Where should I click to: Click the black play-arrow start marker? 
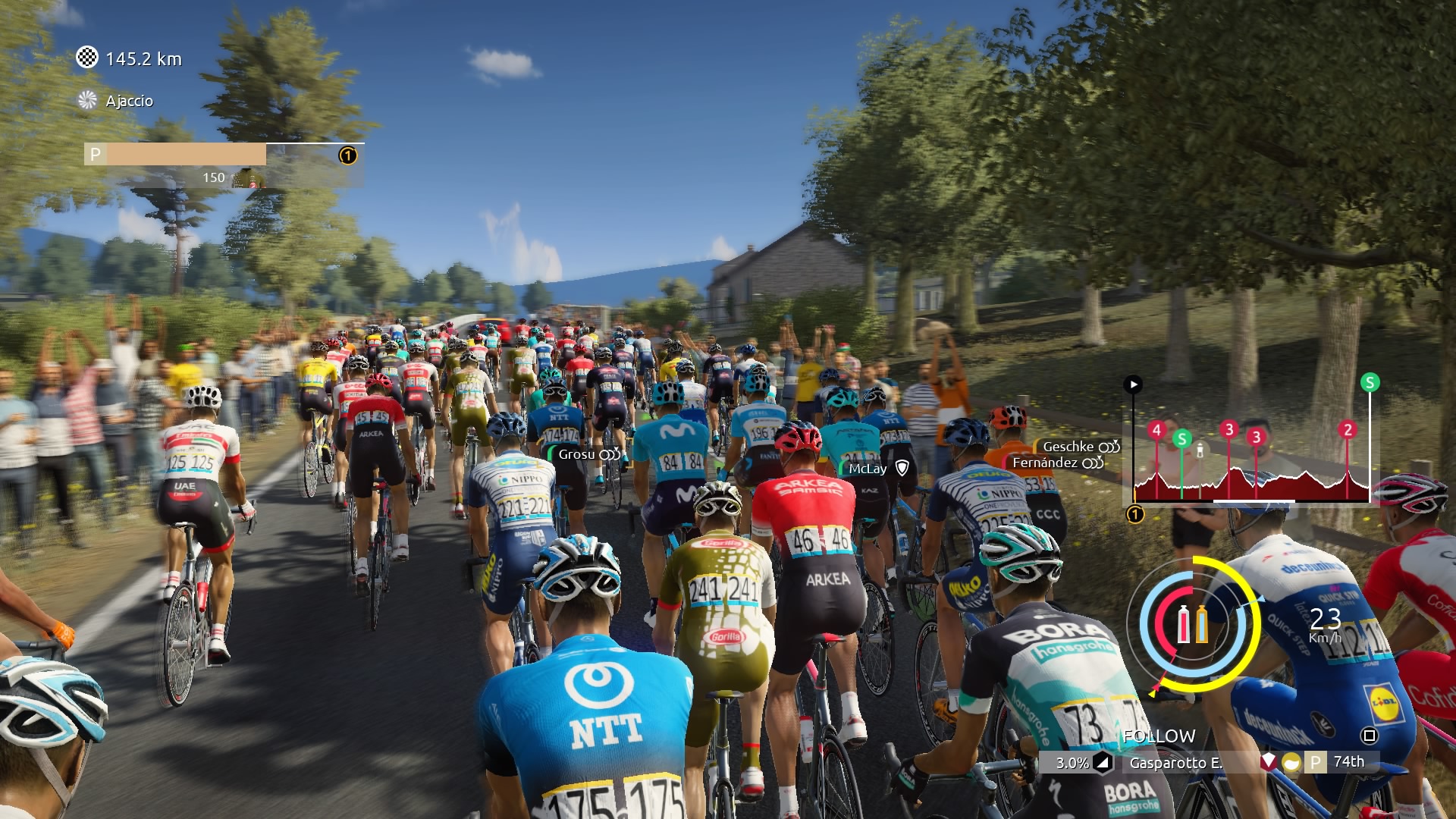1133,384
